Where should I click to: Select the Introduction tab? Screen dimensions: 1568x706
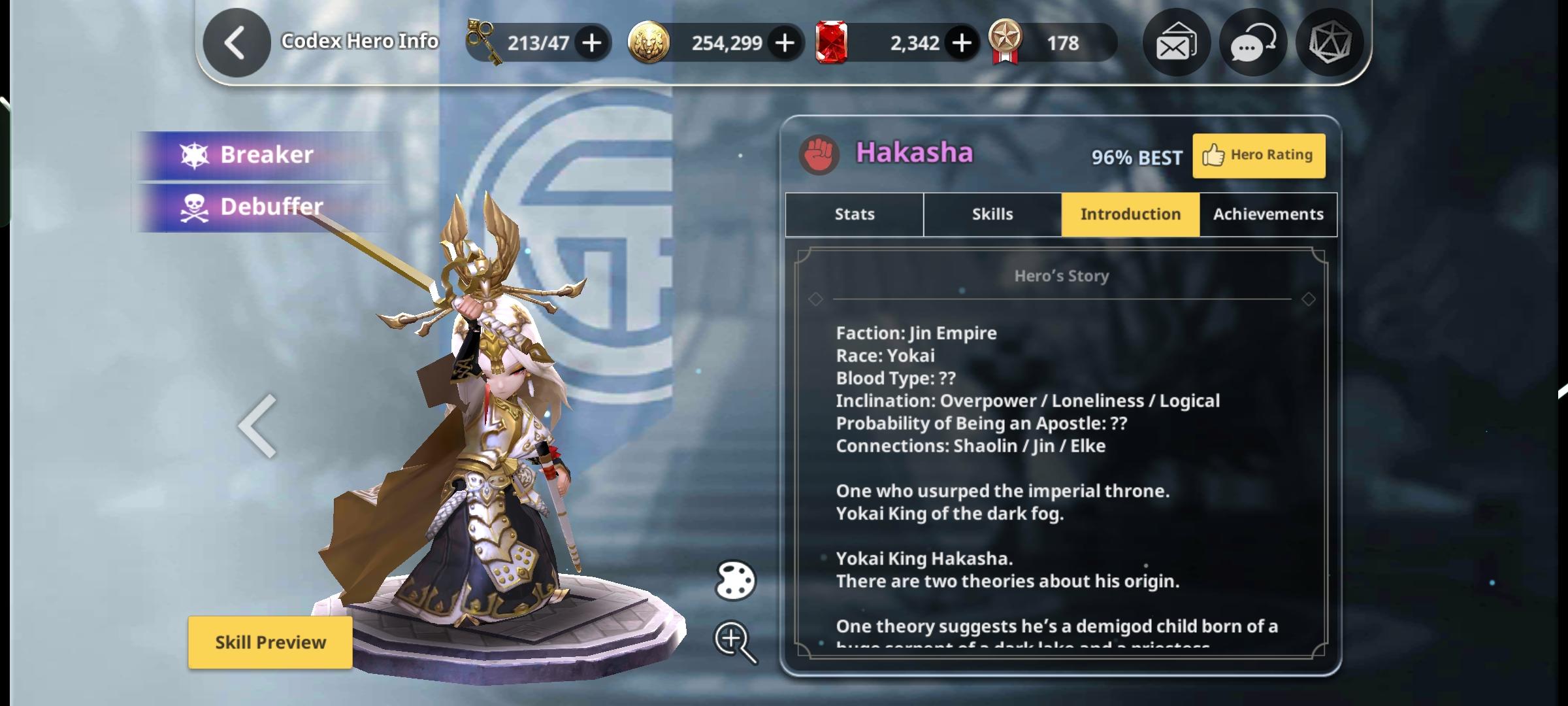[x=1130, y=214]
